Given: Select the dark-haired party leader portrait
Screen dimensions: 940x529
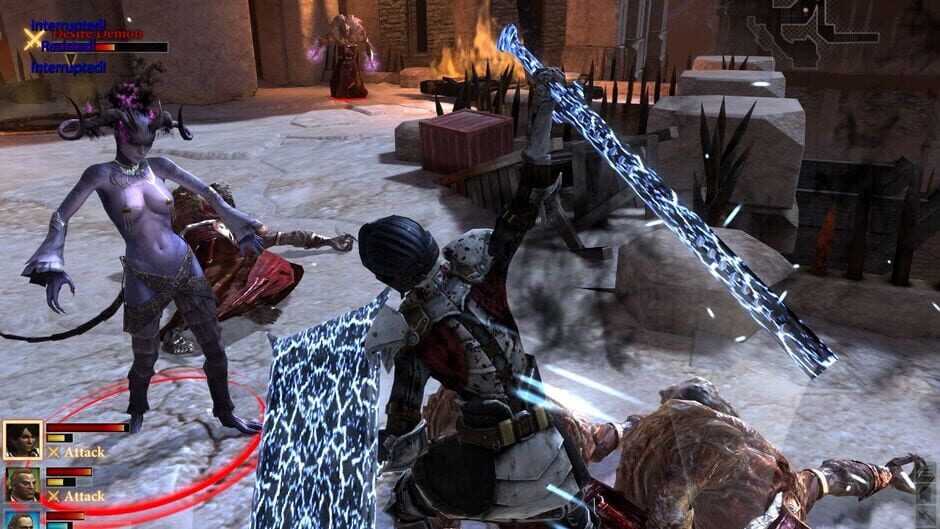Looking at the screenshot, I should click(x=22, y=440).
